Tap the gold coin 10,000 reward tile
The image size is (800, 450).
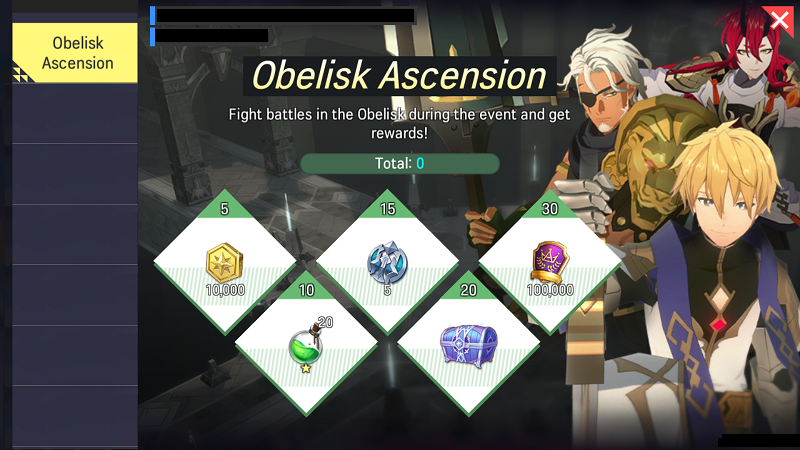click(225, 264)
